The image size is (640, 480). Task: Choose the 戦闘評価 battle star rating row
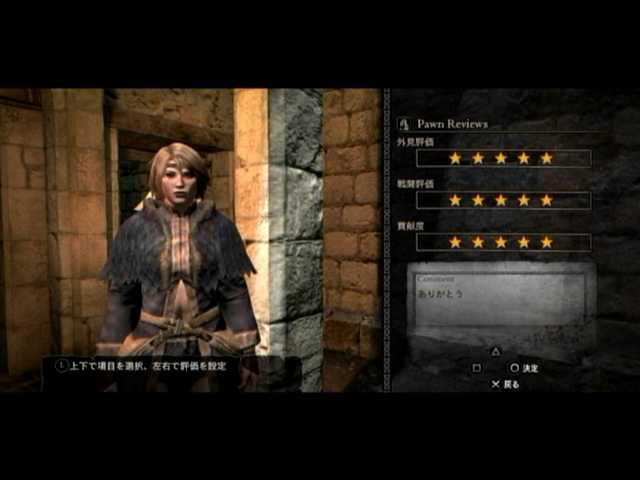coord(502,200)
